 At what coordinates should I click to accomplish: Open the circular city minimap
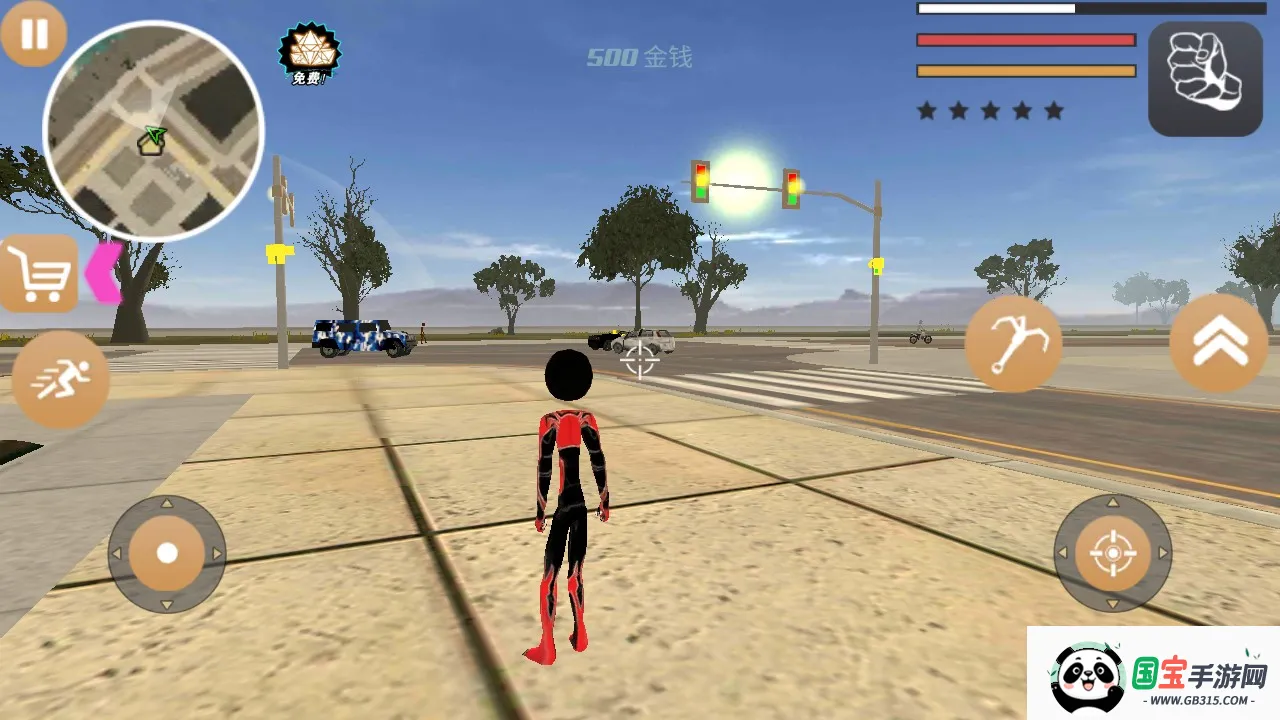(x=153, y=132)
